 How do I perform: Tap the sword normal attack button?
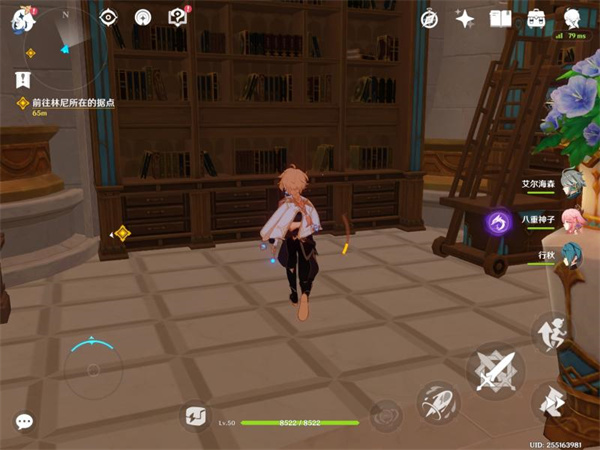pyautogui.click(x=495, y=370)
